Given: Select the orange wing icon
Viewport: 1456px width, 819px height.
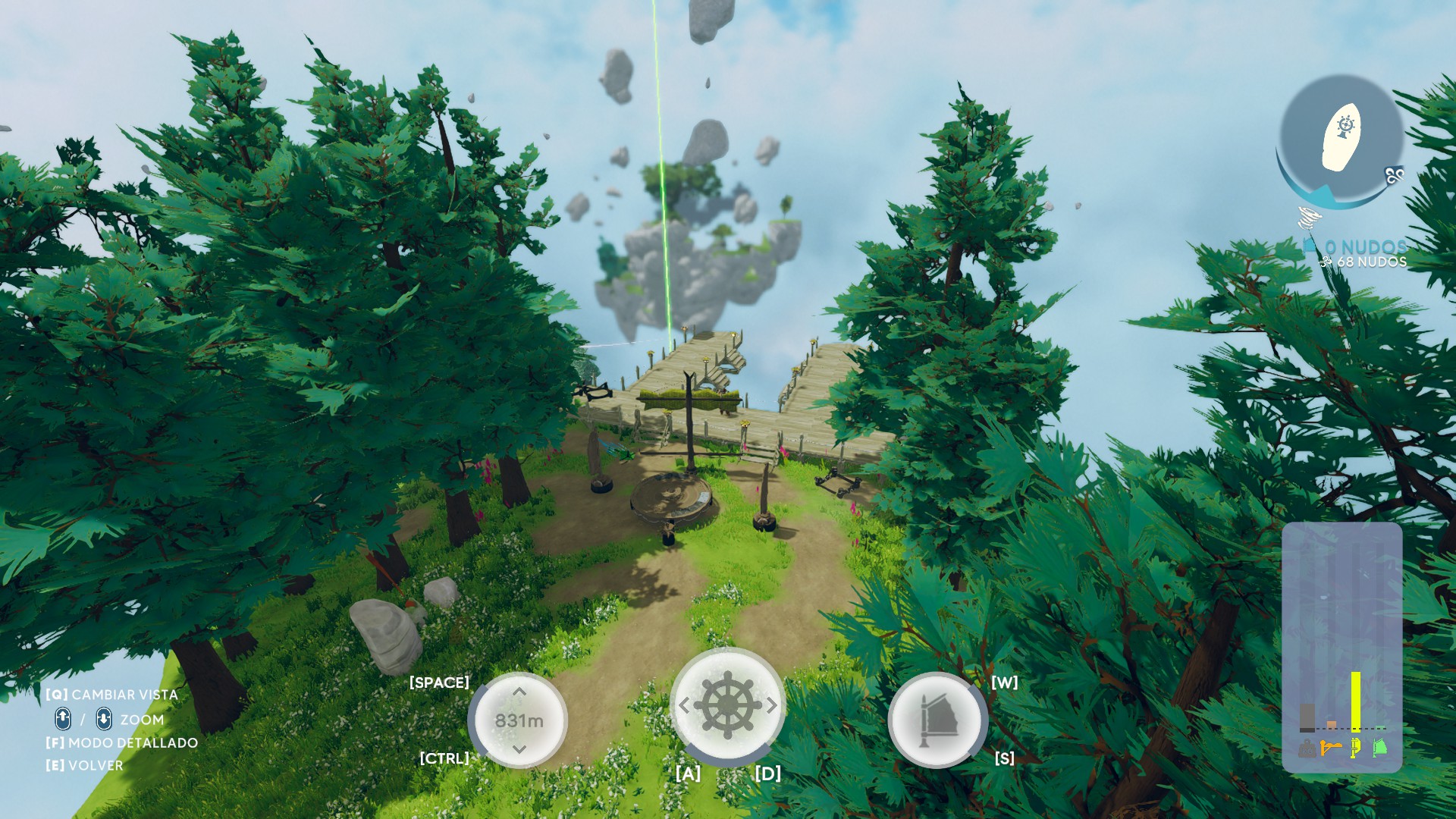Looking at the screenshot, I should click(1331, 748).
